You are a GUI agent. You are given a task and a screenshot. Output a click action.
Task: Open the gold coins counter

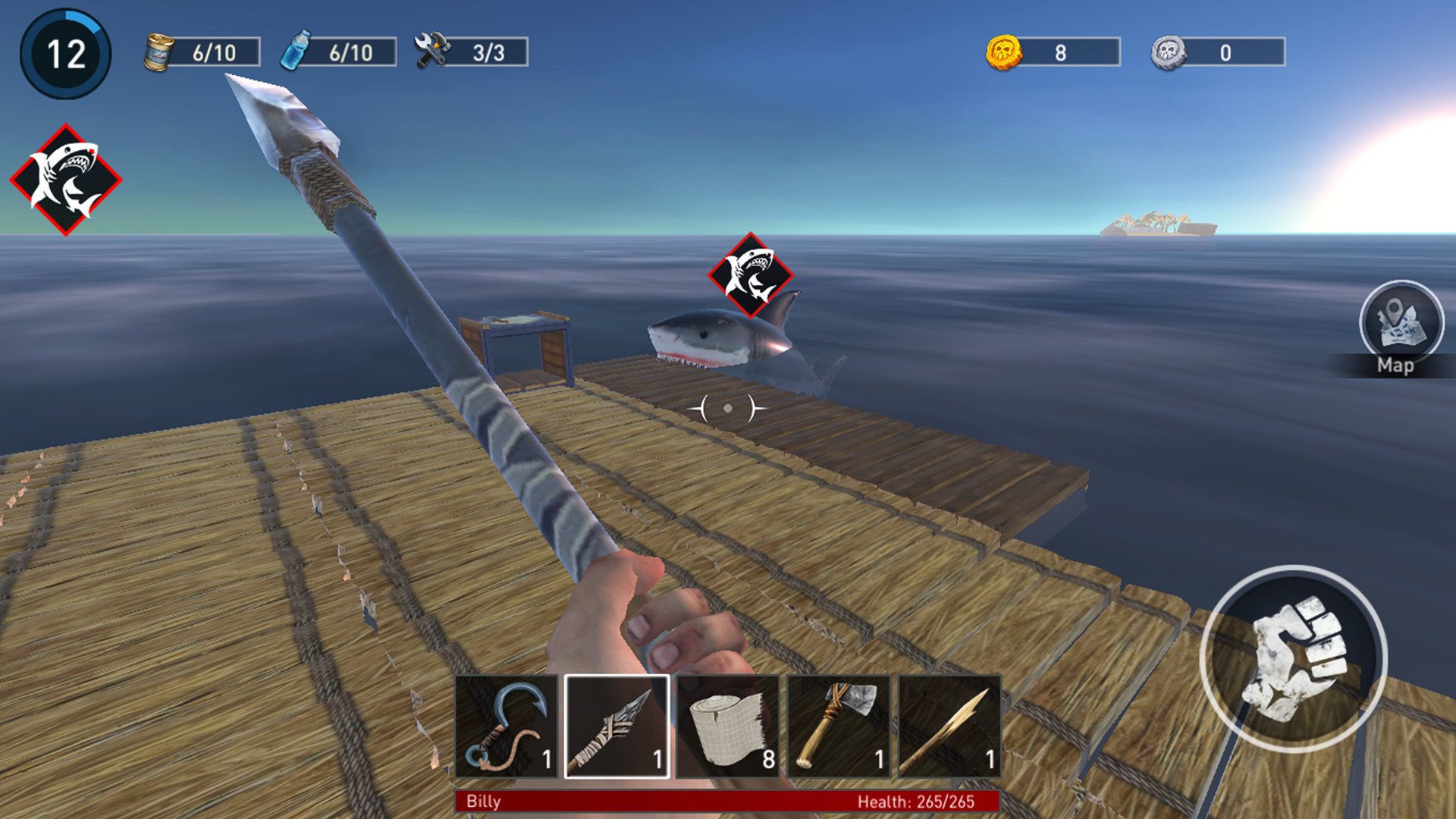tap(1050, 52)
